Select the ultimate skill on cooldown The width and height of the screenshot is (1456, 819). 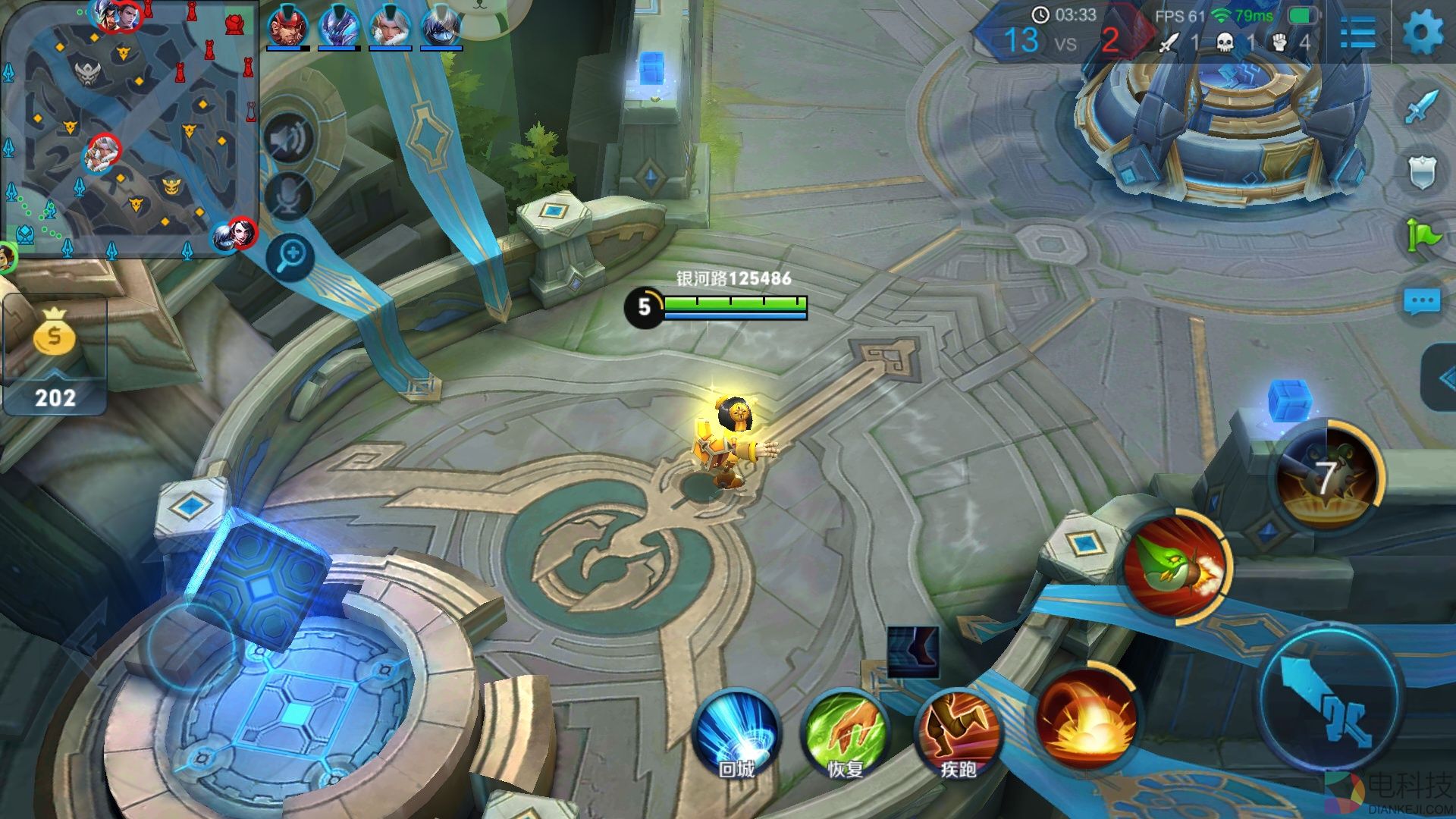[x=1326, y=476]
